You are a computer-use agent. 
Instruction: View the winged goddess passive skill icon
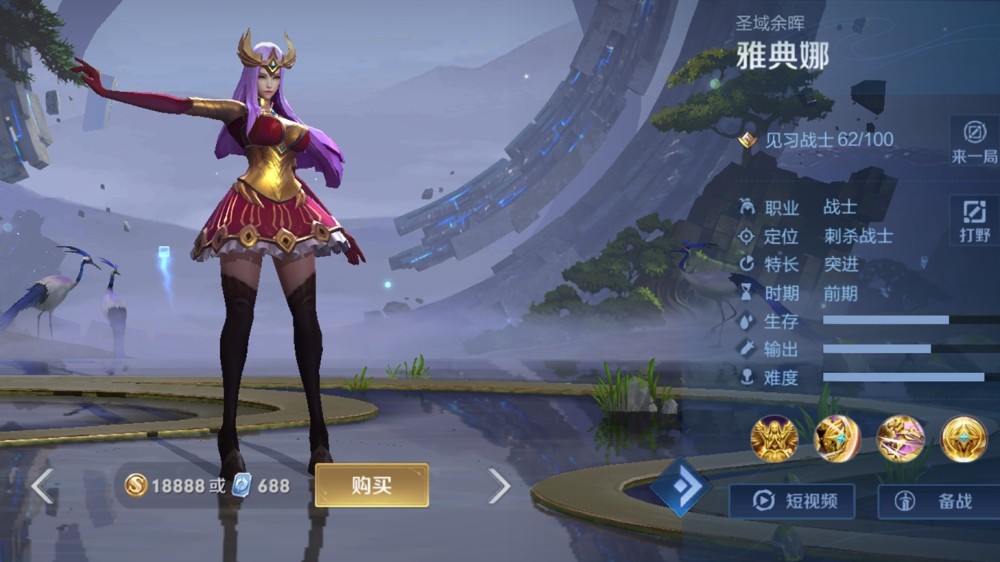click(774, 438)
